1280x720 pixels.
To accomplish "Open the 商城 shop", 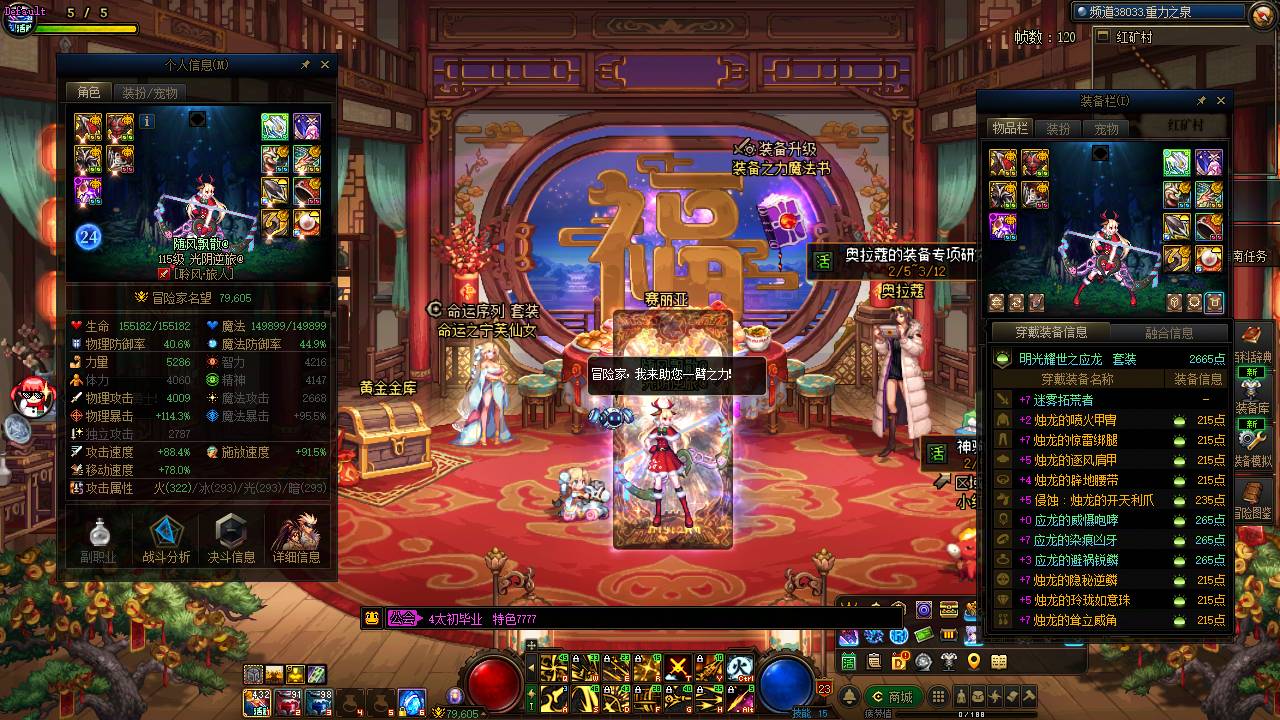I will (892, 697).
